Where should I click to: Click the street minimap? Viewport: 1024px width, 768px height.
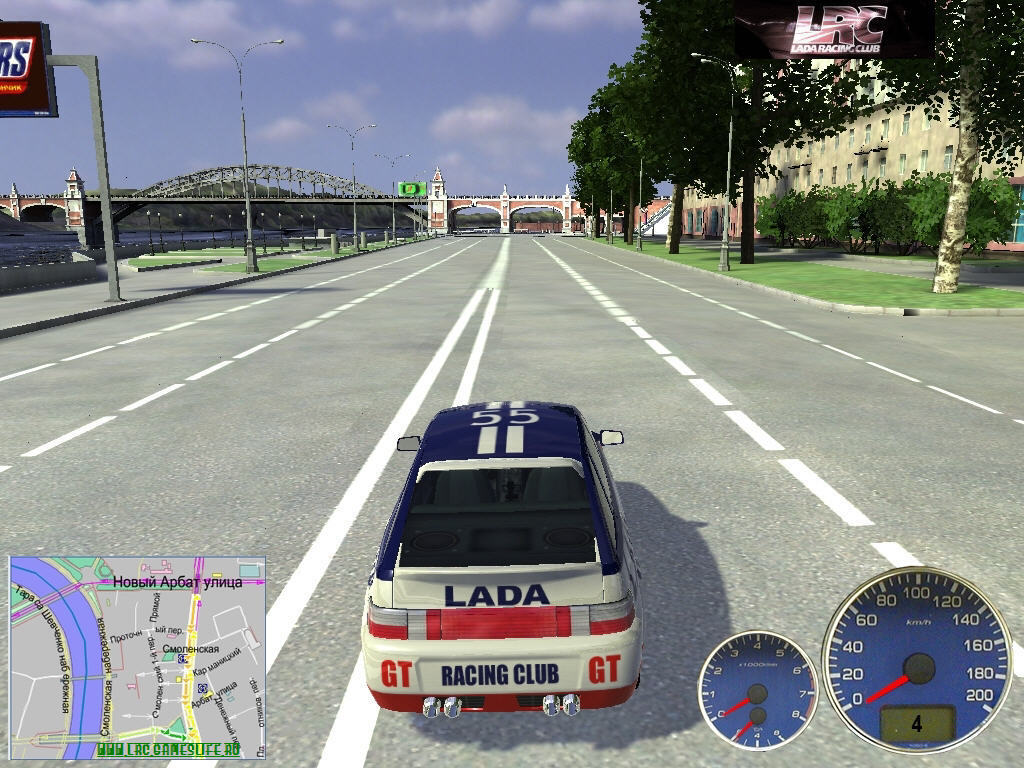[137, 656]
